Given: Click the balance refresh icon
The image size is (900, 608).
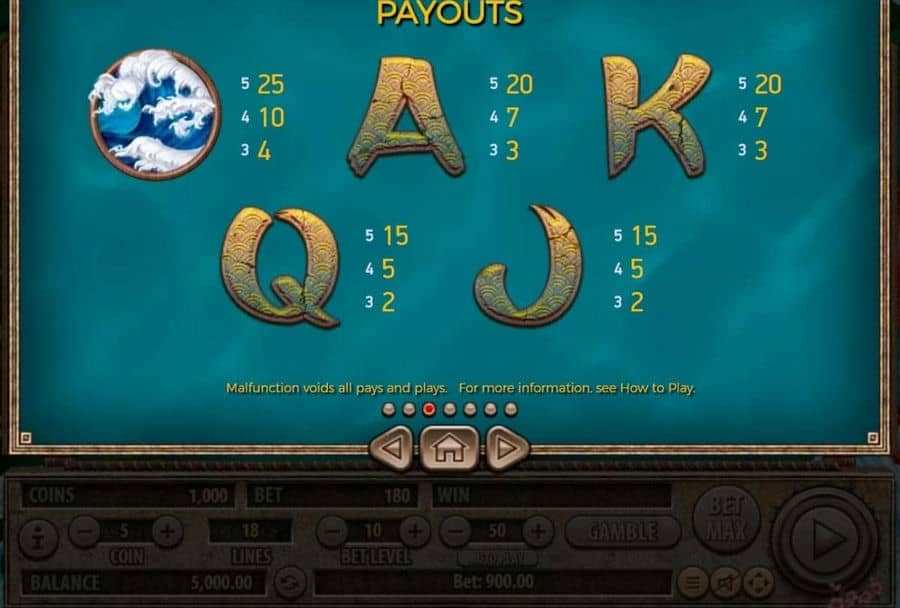Looking at the screenshot, I should 290,582.
